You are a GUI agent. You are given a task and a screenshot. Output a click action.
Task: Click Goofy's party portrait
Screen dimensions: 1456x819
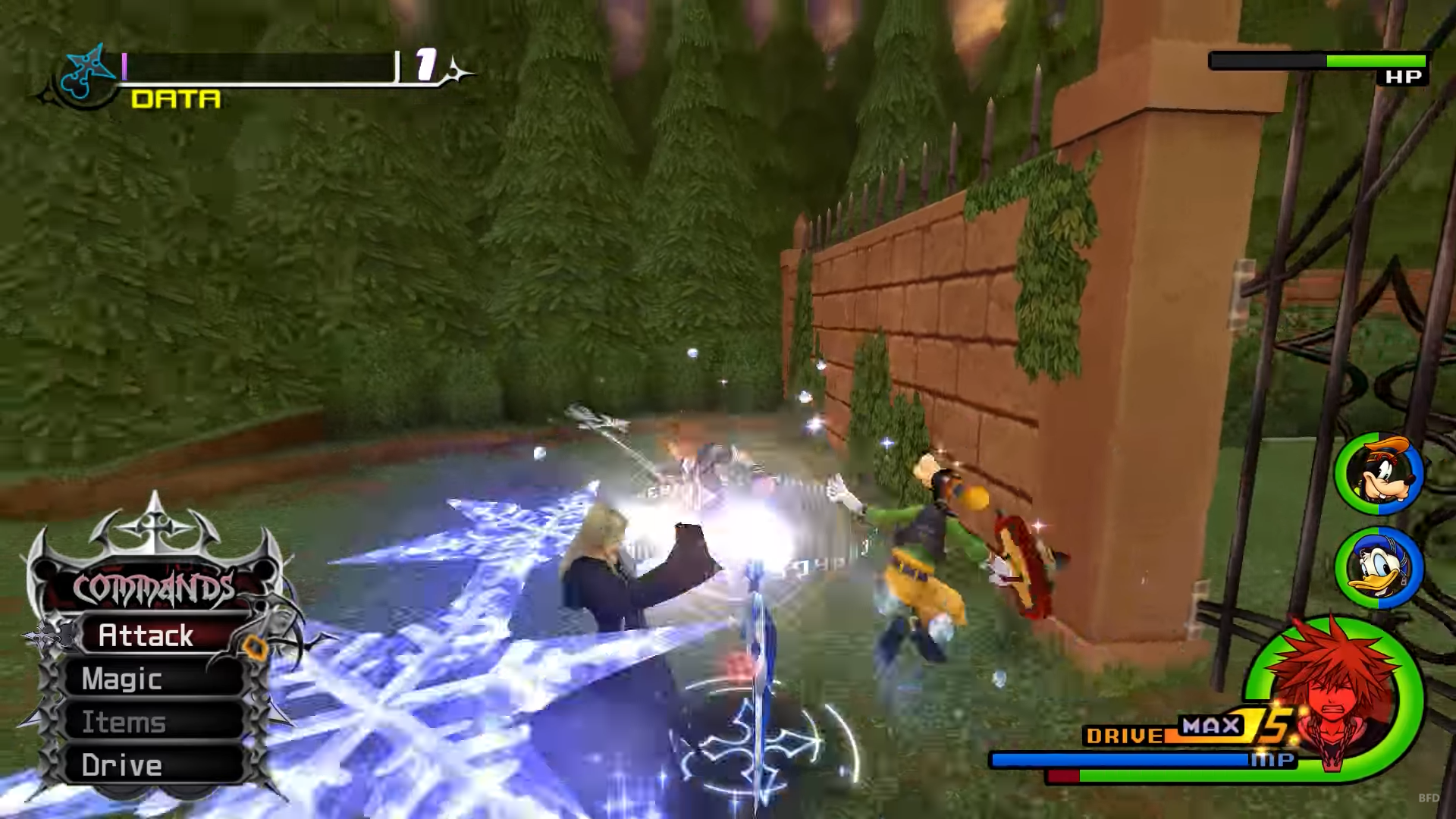[x=1379, y=474]
